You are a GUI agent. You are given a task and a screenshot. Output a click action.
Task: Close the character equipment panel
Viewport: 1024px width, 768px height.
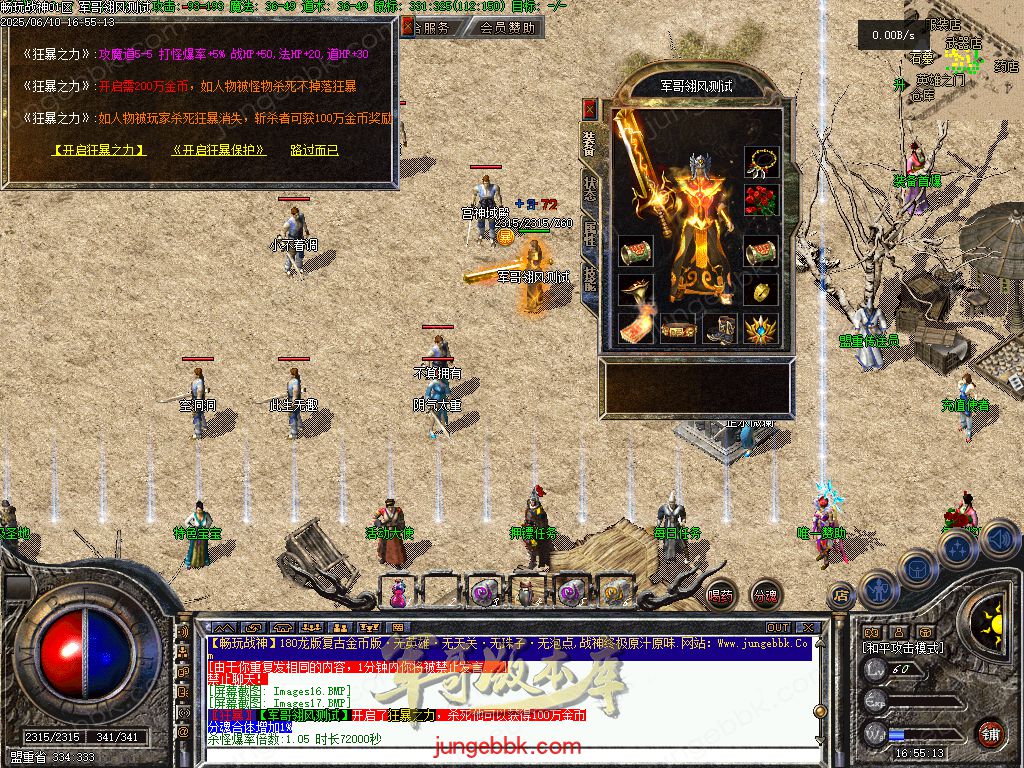click(590, 108)
